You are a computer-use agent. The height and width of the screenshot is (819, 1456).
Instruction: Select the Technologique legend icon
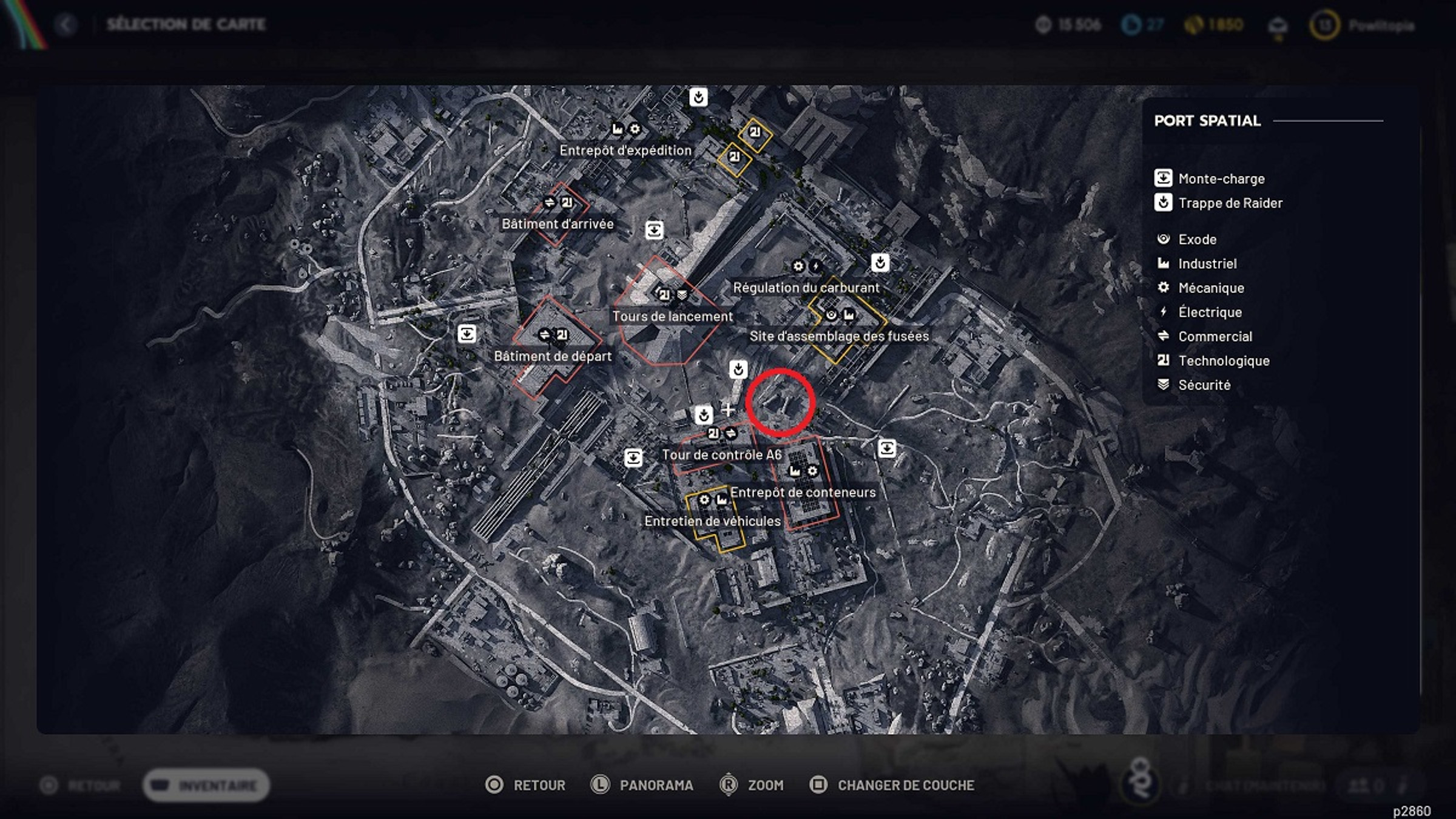(x=1162, y=360)
